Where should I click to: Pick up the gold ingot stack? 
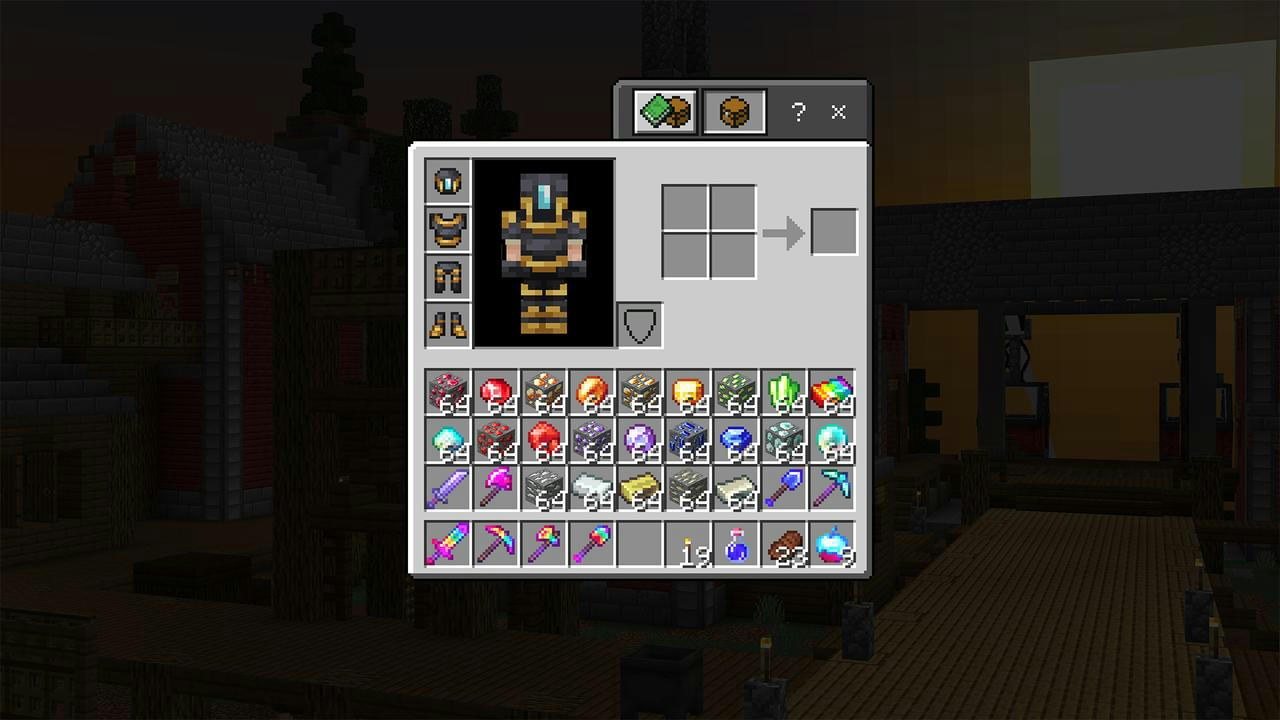(x=642, y=490)
